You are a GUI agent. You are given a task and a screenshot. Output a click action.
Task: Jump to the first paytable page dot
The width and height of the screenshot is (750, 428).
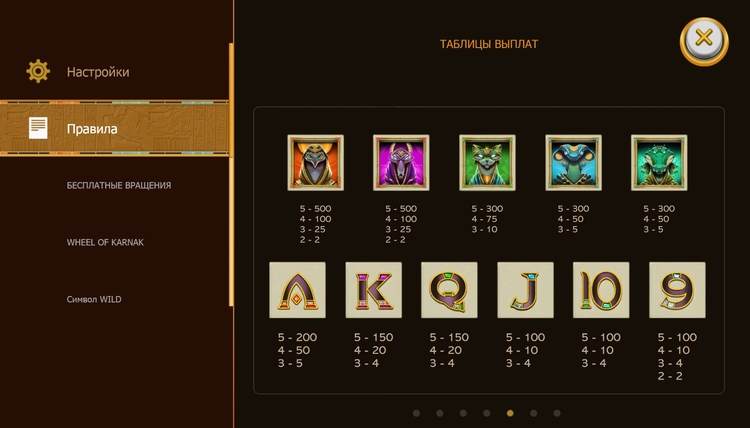click(x=416, y=413)
